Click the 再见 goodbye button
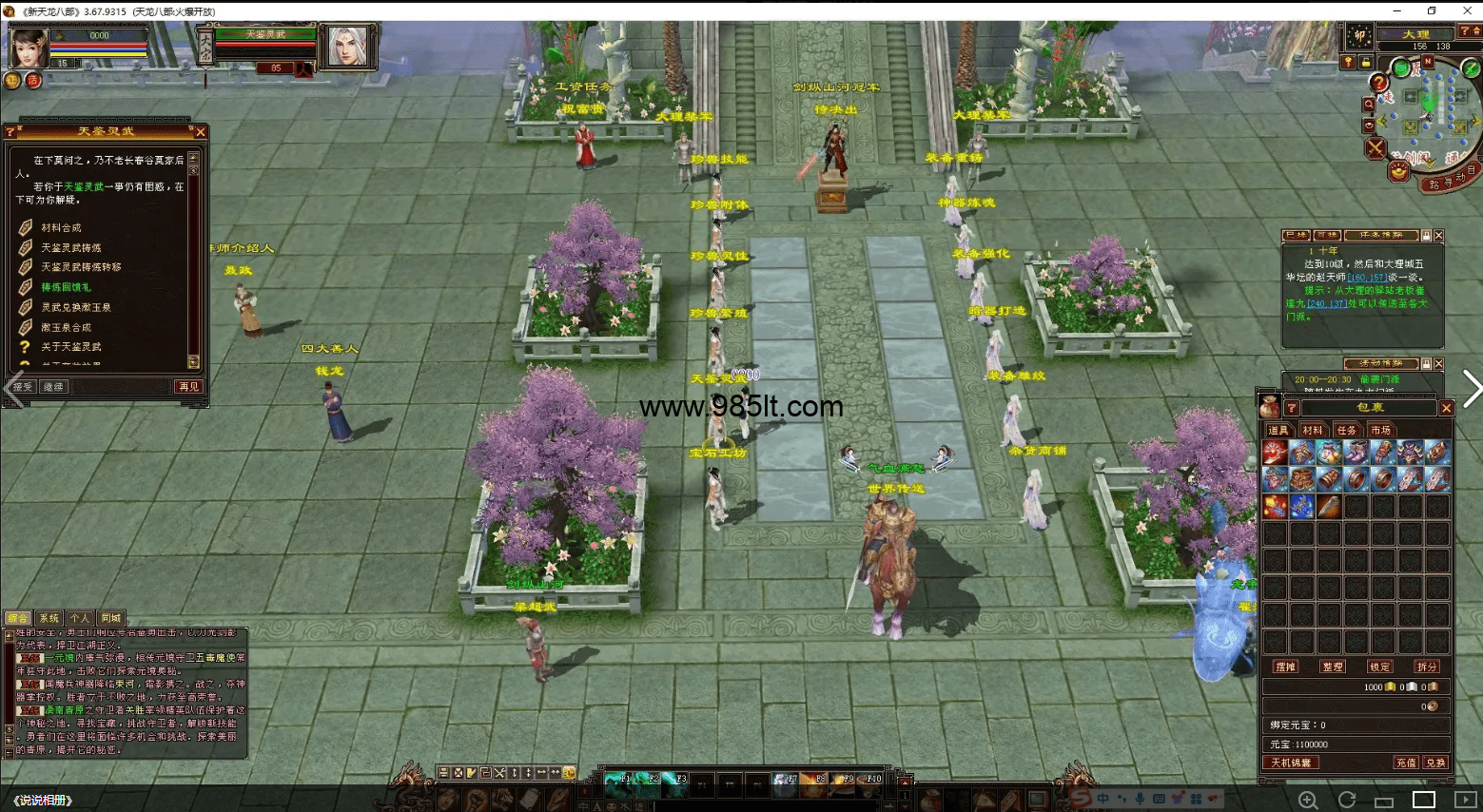1483x812 pixels. pyautogui.click(x=188, y=387)
